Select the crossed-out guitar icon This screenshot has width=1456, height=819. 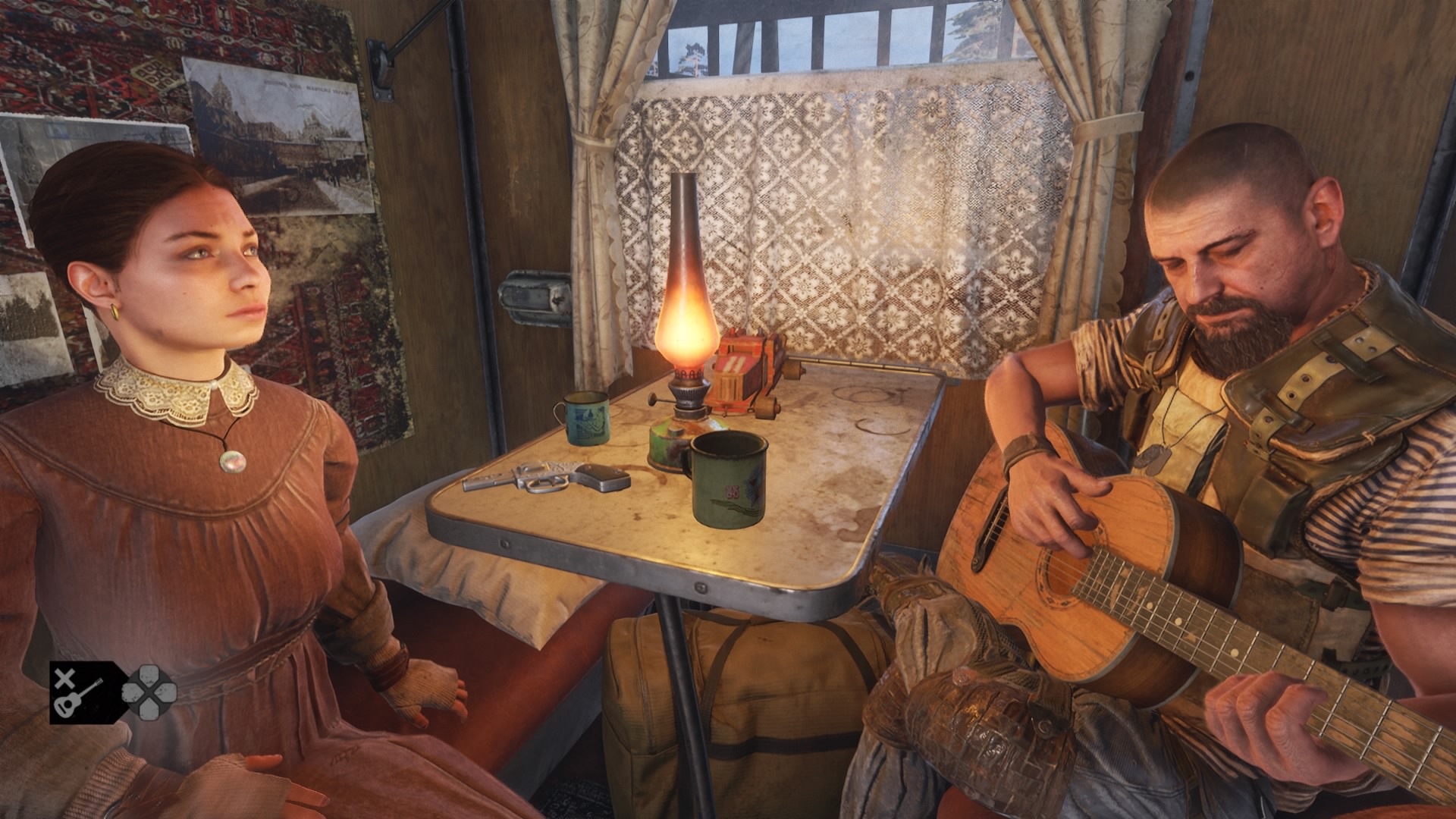coord(78,692)
